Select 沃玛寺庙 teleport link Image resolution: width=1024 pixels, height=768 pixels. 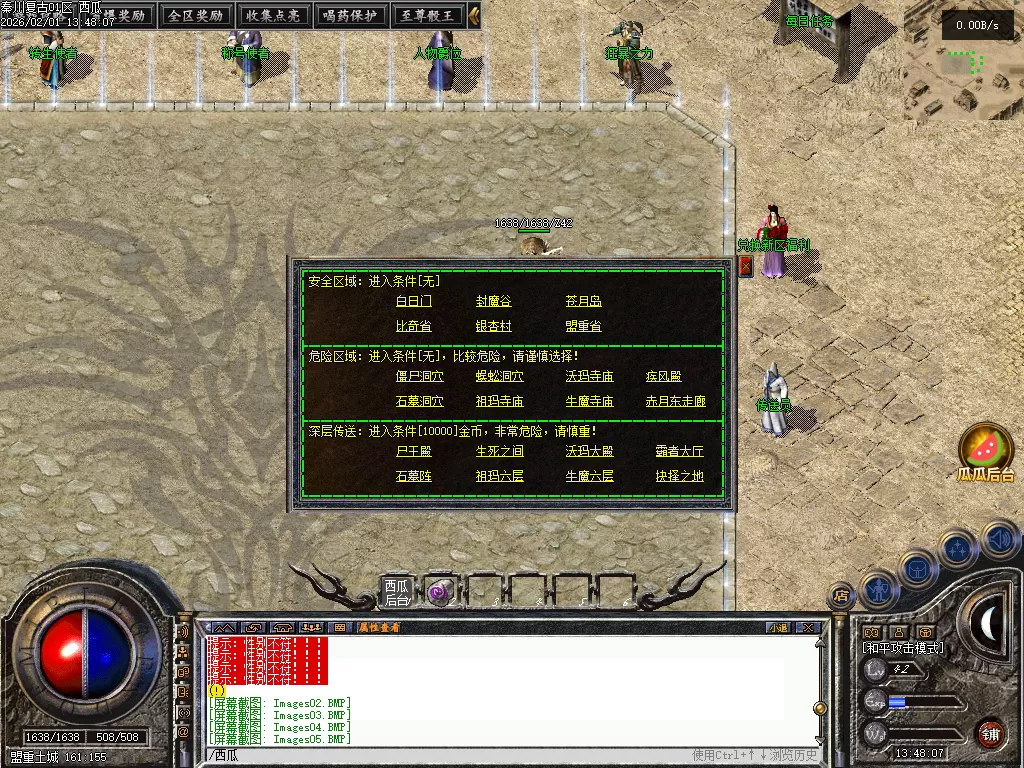589,377
